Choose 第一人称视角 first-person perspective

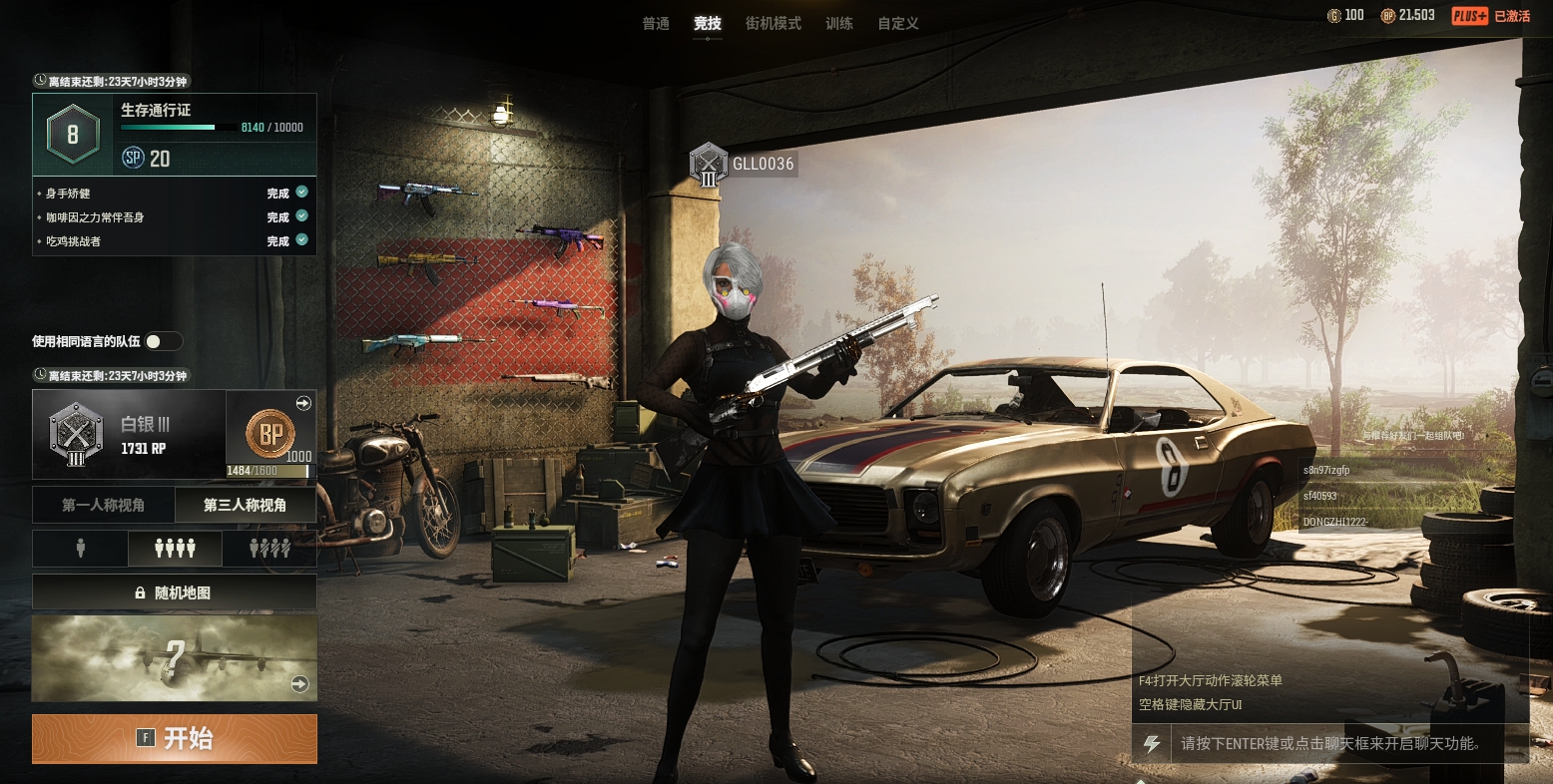point(104,505)
